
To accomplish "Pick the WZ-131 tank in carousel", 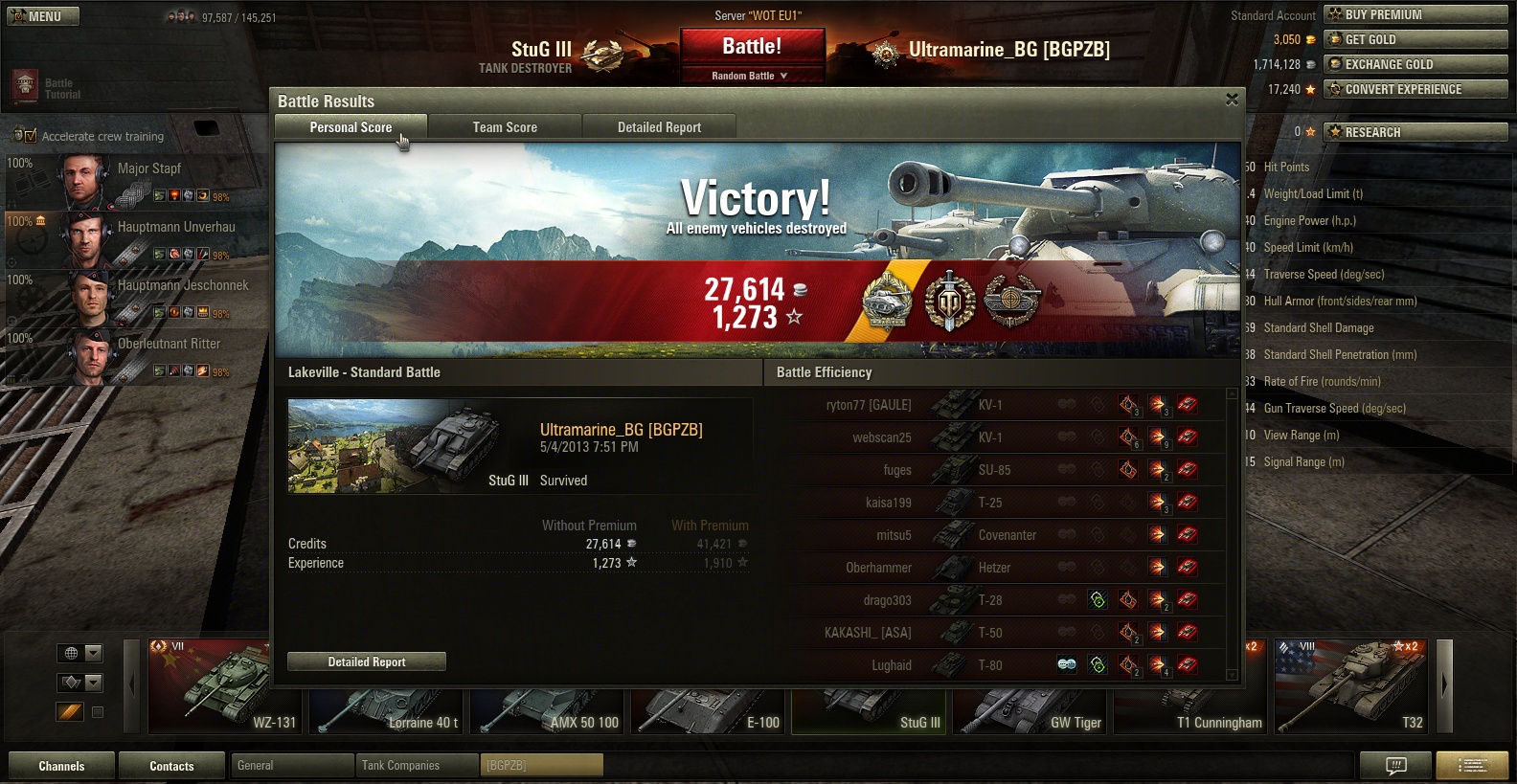I will coord(226,687).
